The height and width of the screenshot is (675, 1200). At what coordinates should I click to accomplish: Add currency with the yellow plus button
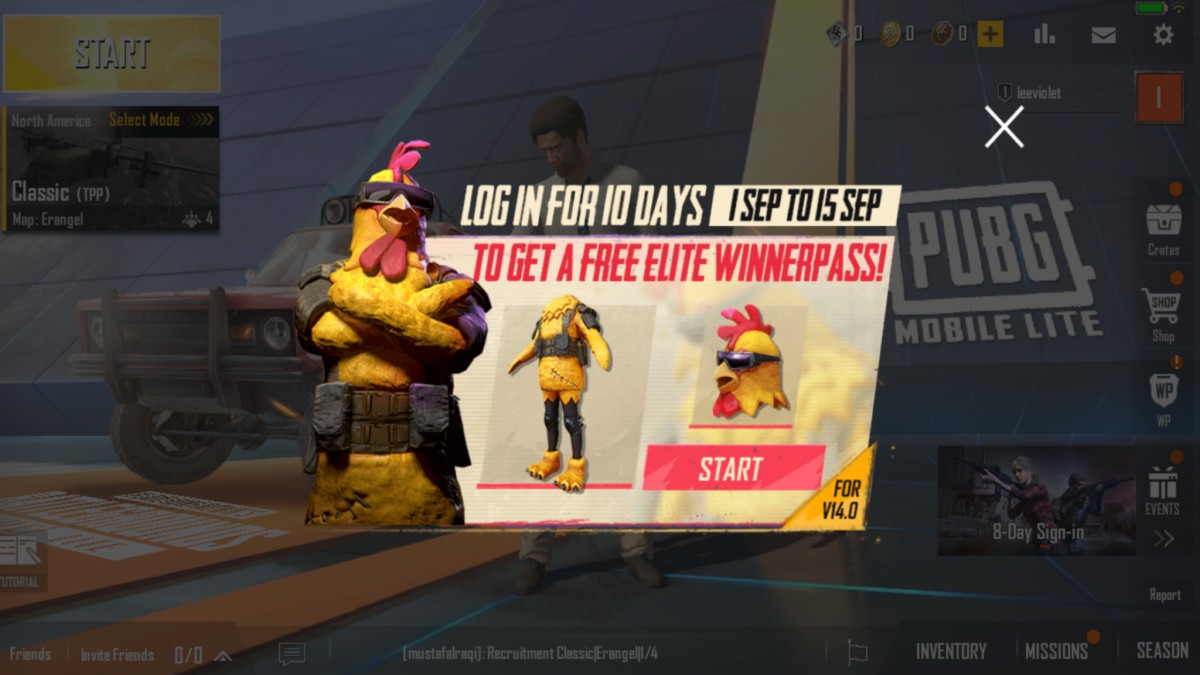990,35
